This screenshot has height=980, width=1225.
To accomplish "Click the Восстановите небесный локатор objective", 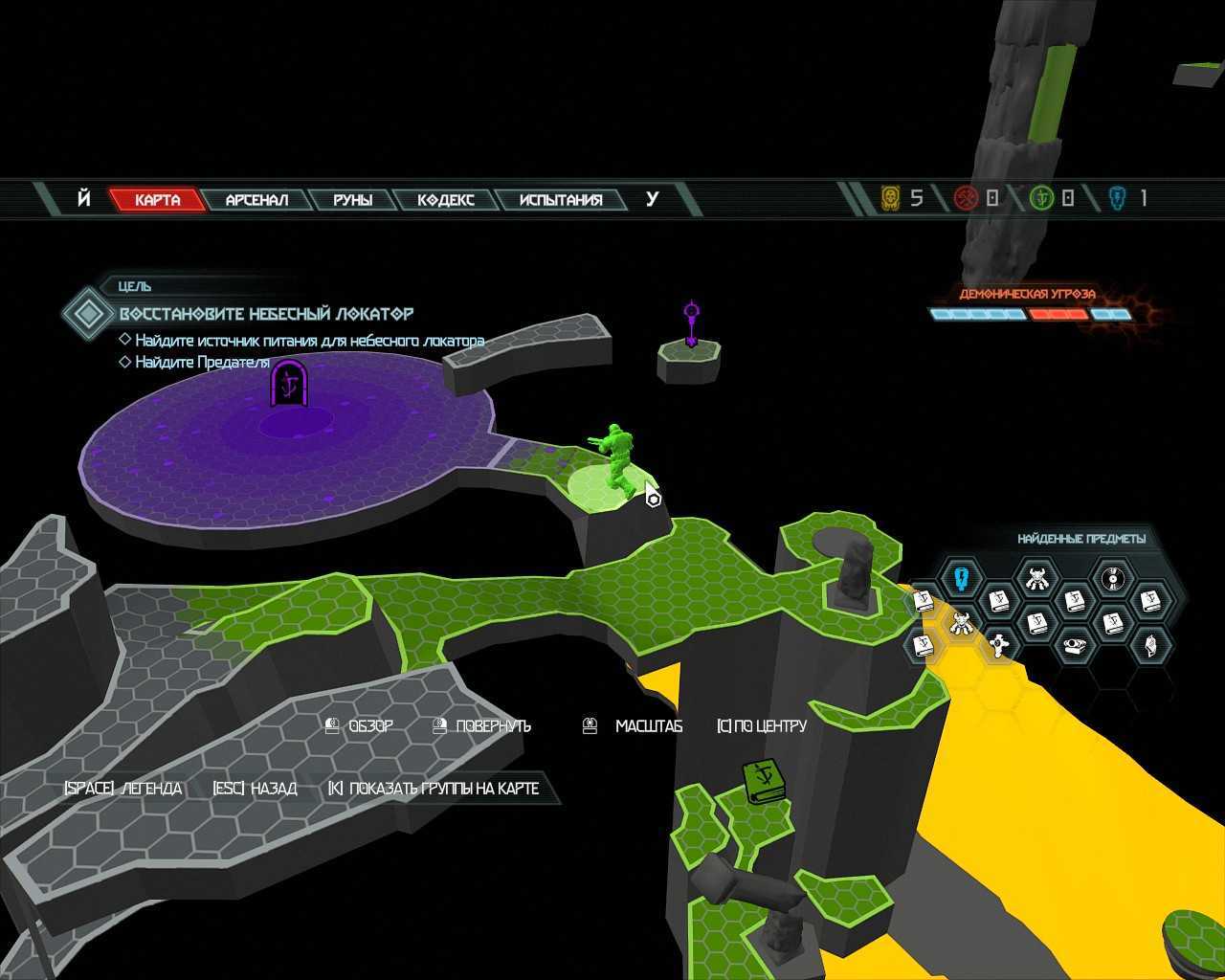I will tap(266, 314).
